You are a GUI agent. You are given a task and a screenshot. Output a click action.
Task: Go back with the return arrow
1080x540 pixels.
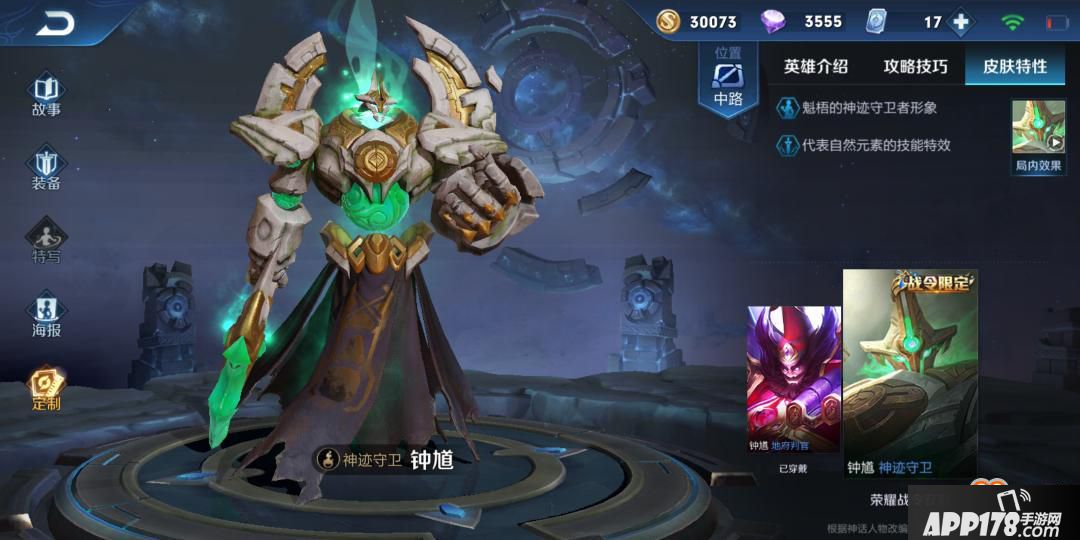pyautogui.click(x=55, y=24)
